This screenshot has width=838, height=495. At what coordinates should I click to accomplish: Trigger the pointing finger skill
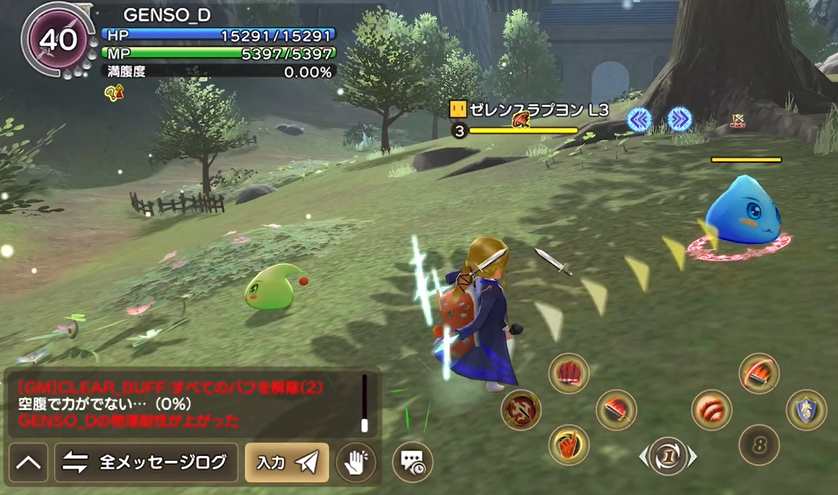click(x=569, y=445)
